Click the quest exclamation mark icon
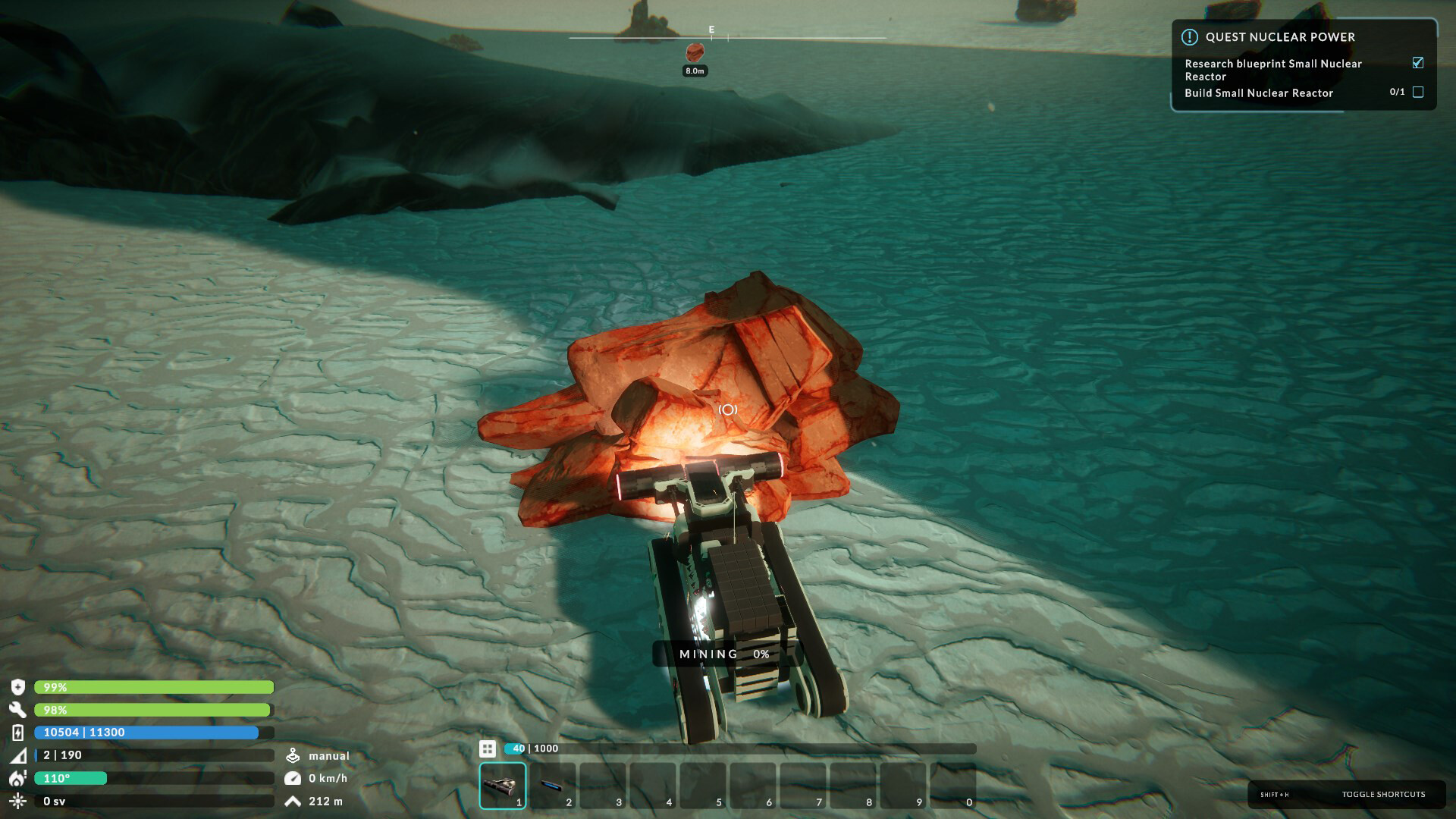This screenshot has width=1456, height=819. pyautogui.click(x=1190, y=36)
